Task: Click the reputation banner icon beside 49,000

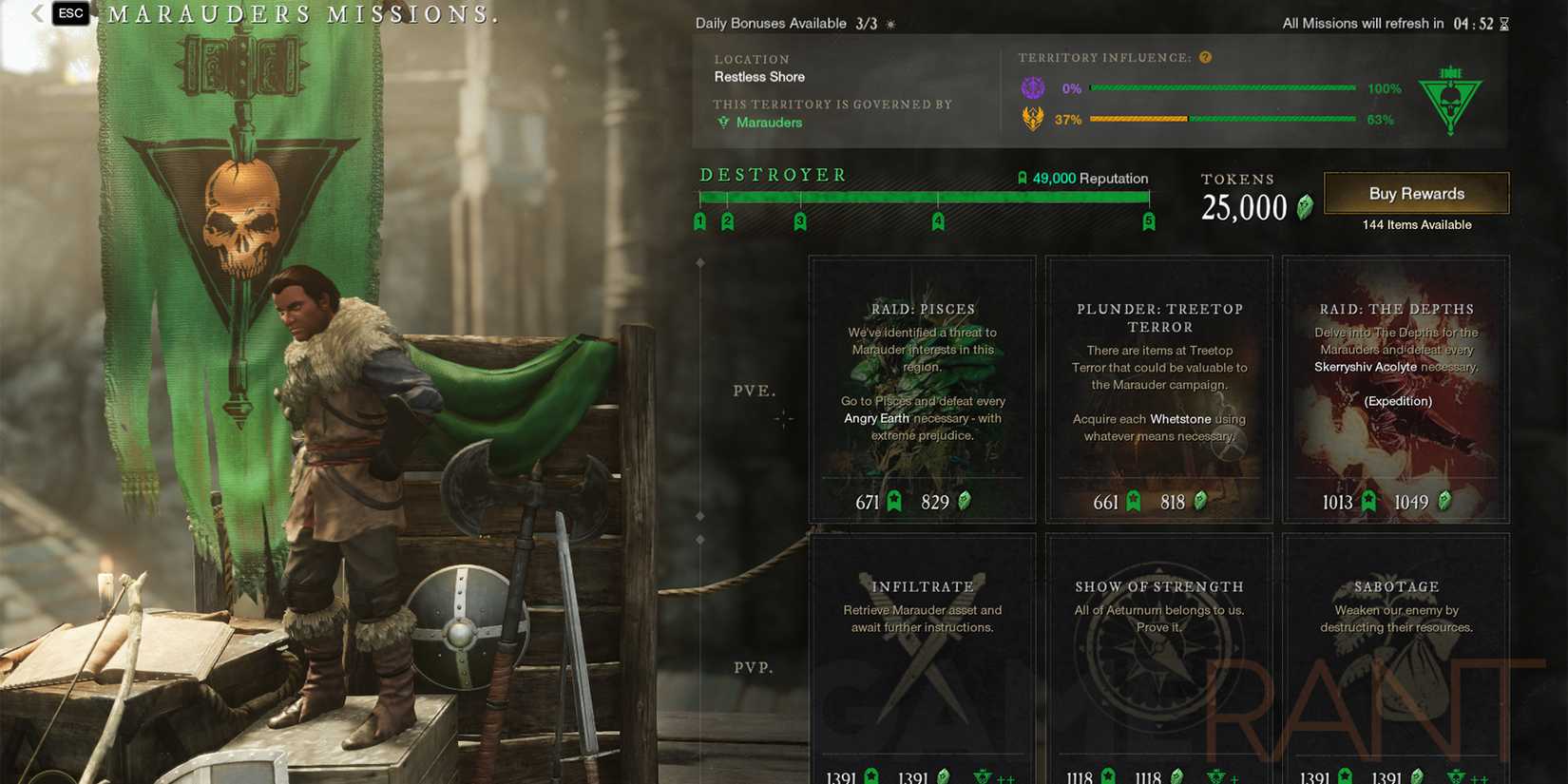Action: click(1023, 178)
